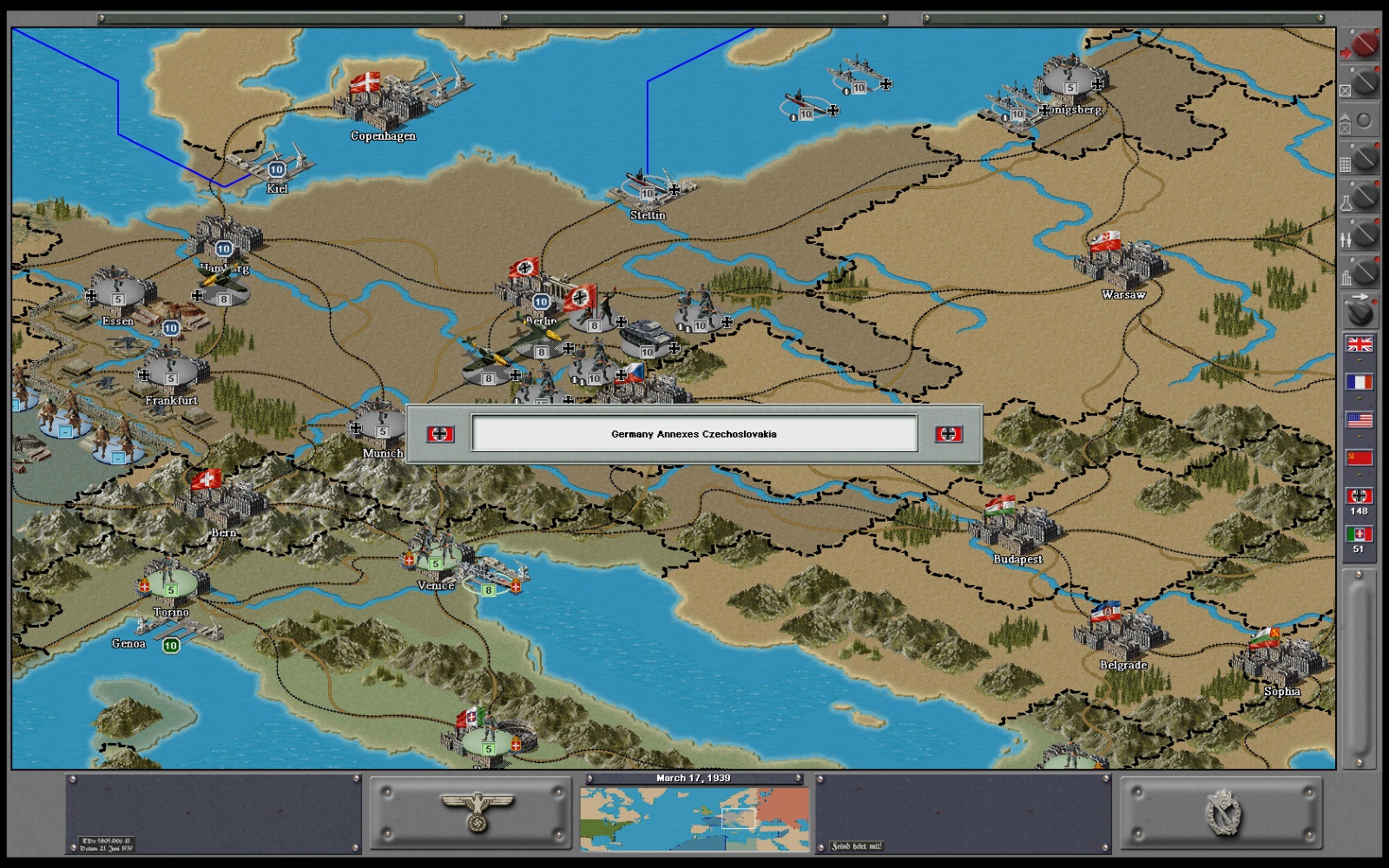Image resolution: width=1389 pixels, height=868 pixels.
Task: Select the Italy flag showing 51
Action: click(1359, 535)
